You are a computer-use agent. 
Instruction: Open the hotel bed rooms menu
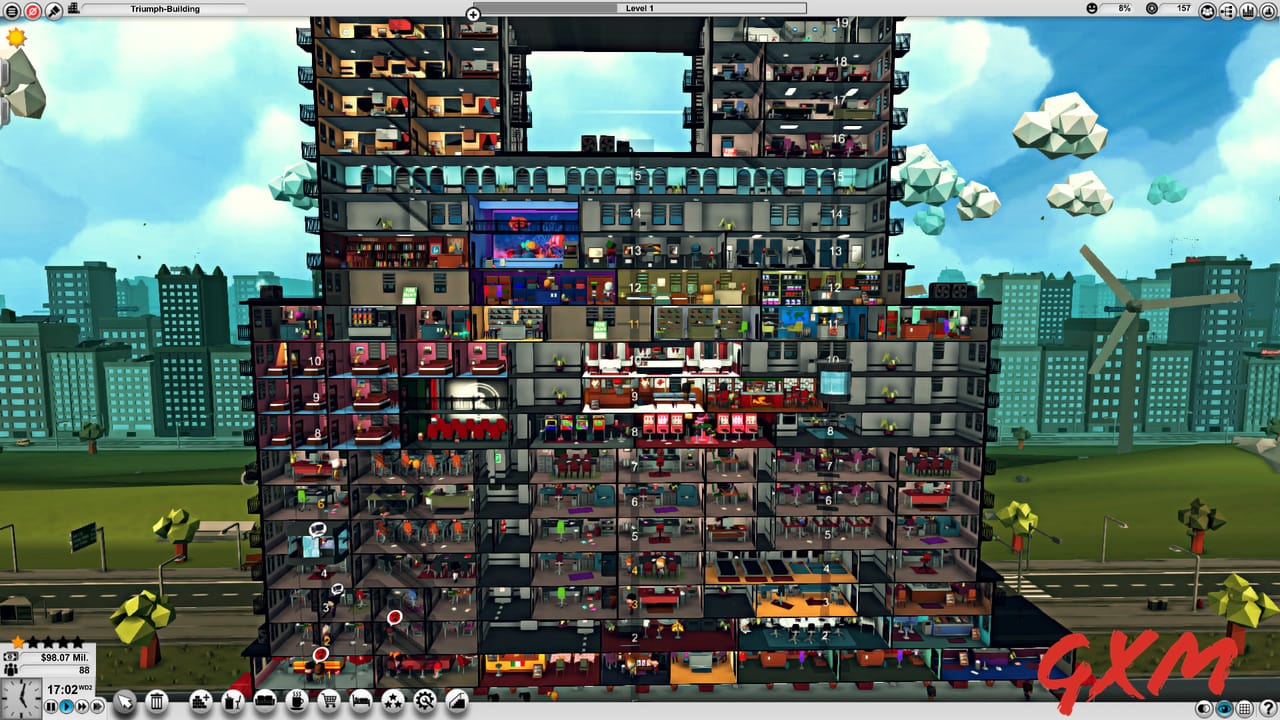[x=361, y=703]
